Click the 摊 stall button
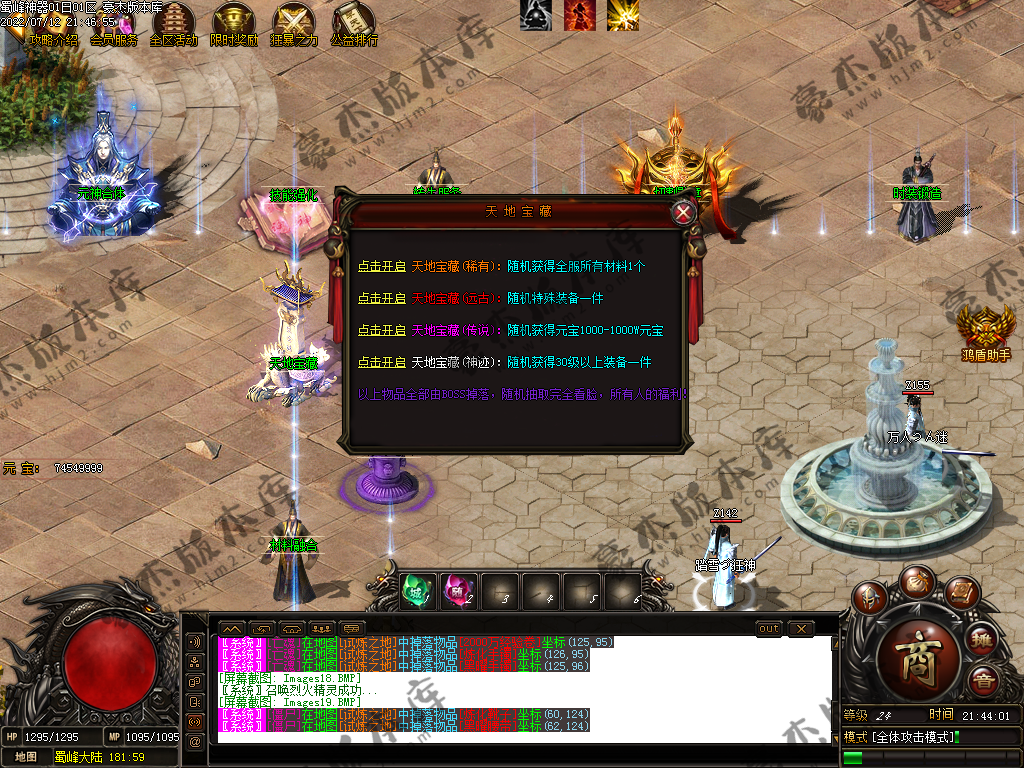This screenshot has width=1024, height=768. click(x=983, y=638)
